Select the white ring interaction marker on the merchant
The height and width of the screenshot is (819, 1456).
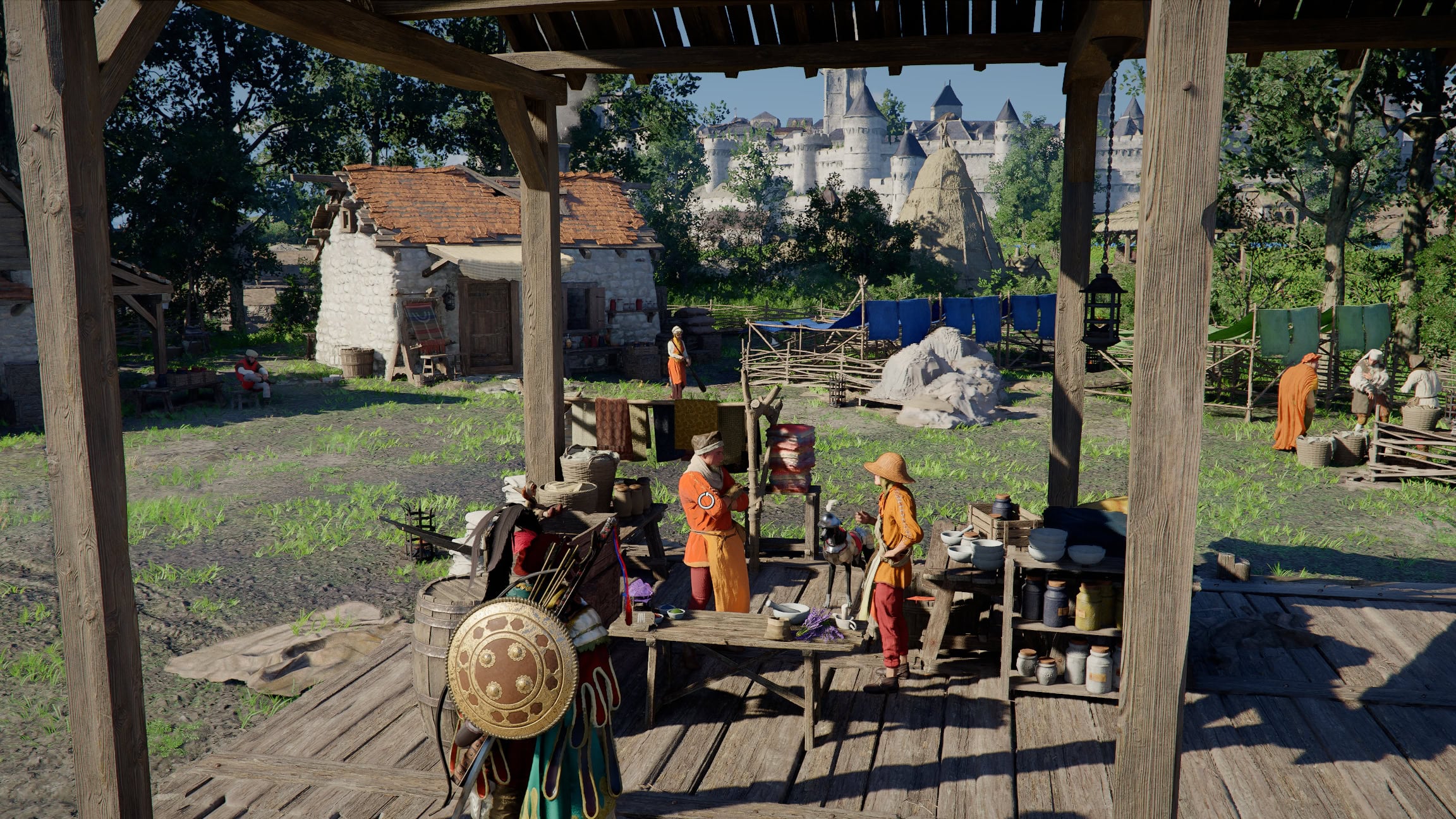(x=706, y=501)
